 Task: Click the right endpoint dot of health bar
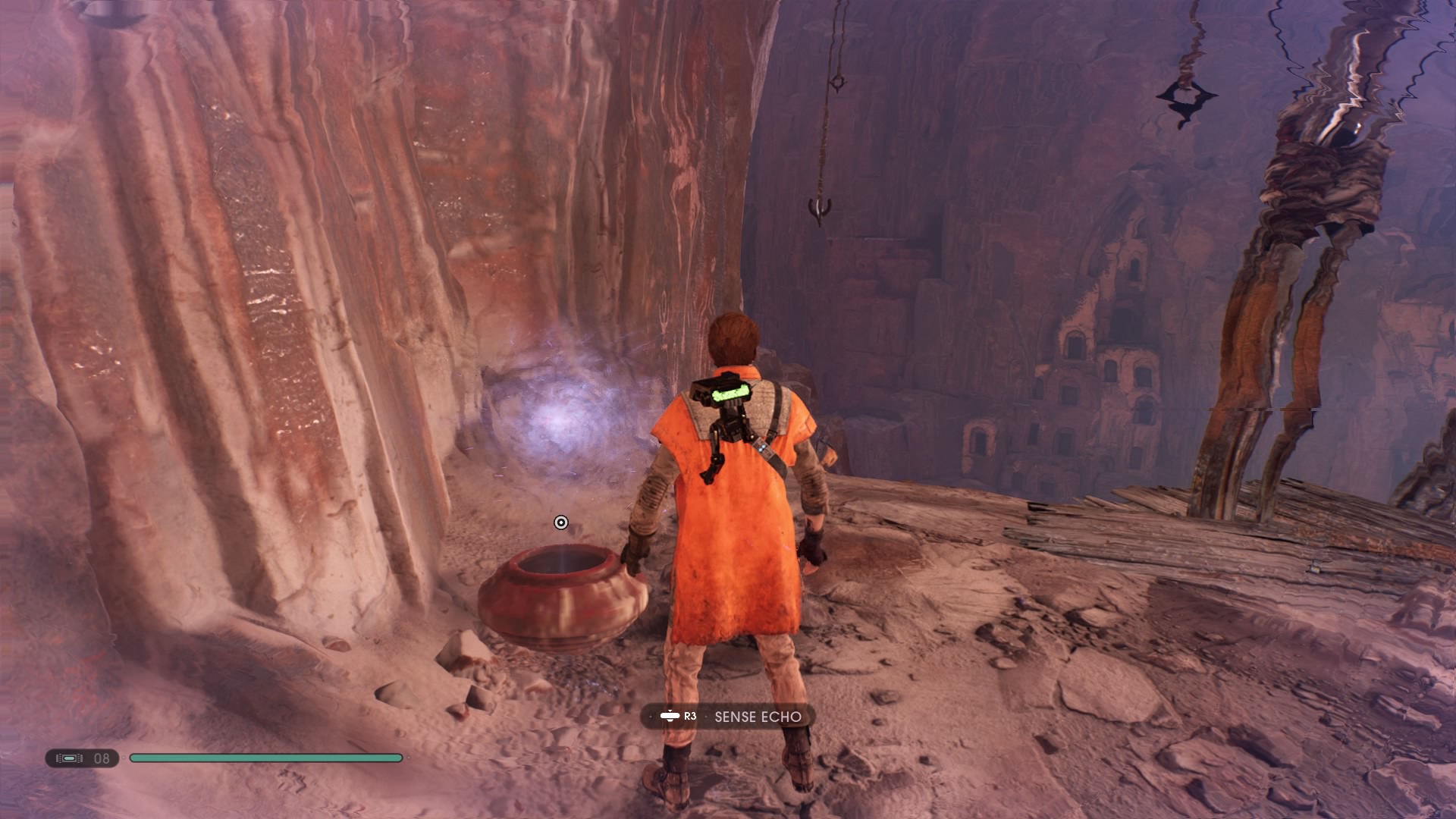407,757
